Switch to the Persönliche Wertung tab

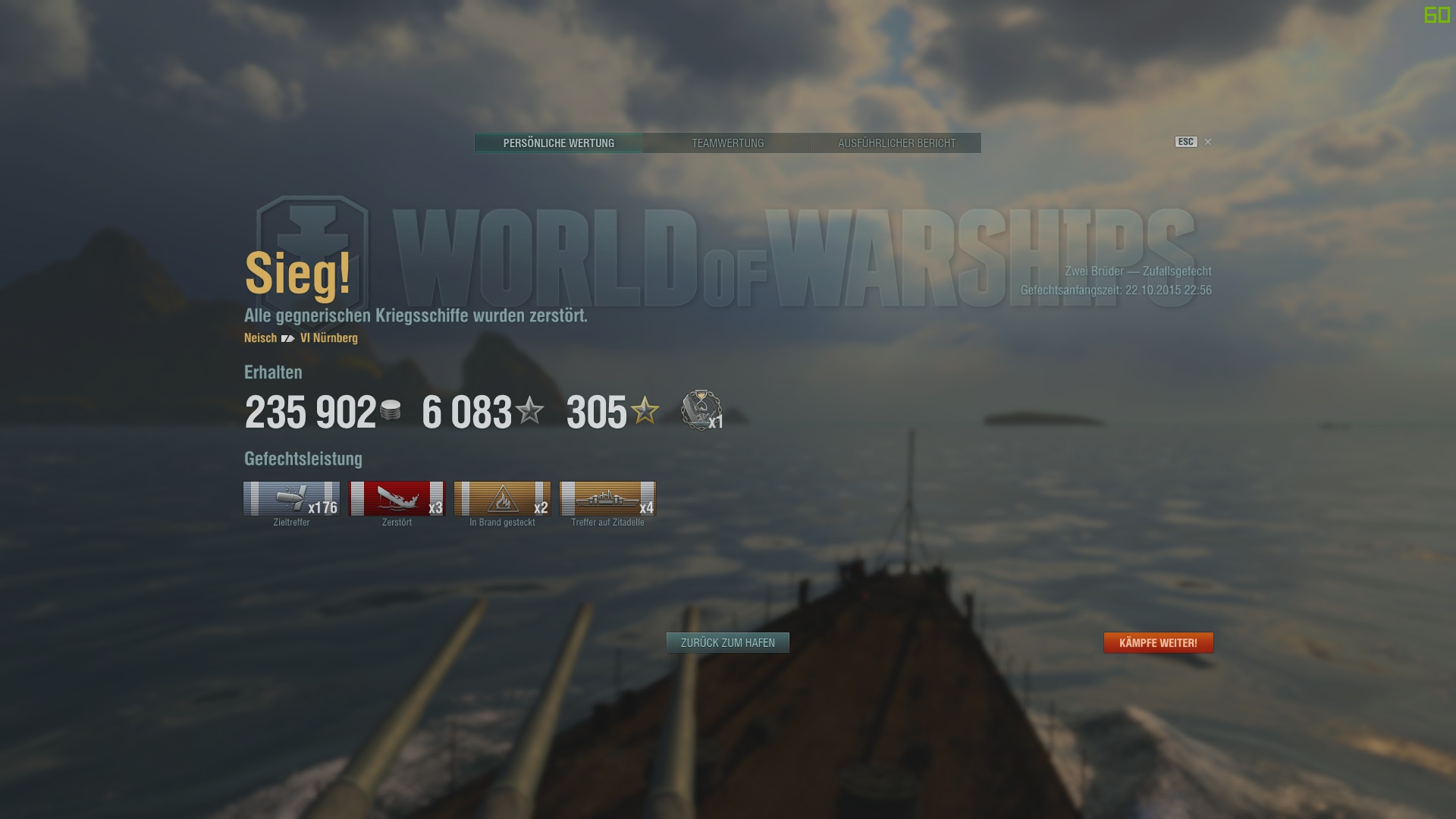coord(558,143)
